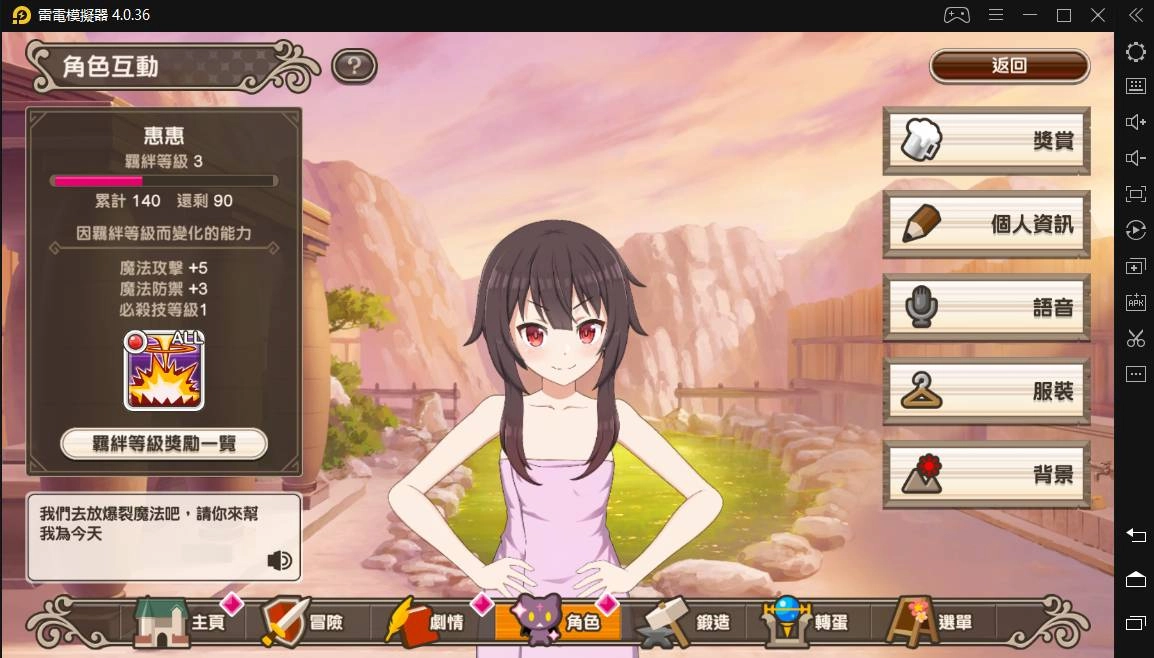Open 個人資訊 personal info
This screenshot has width=1154, height=658.
point(986,224)
